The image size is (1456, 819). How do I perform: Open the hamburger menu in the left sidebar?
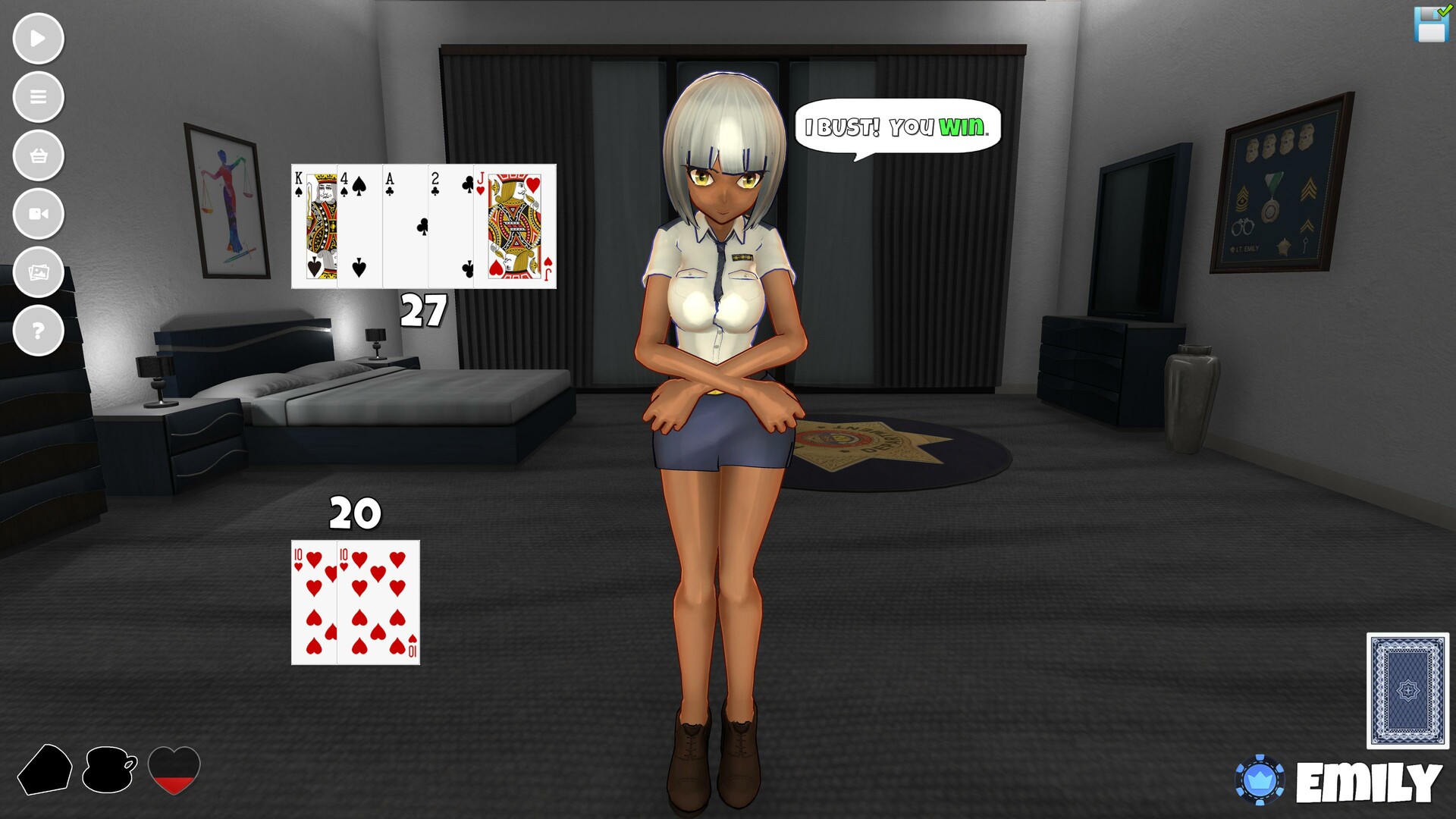coord(39,97)
